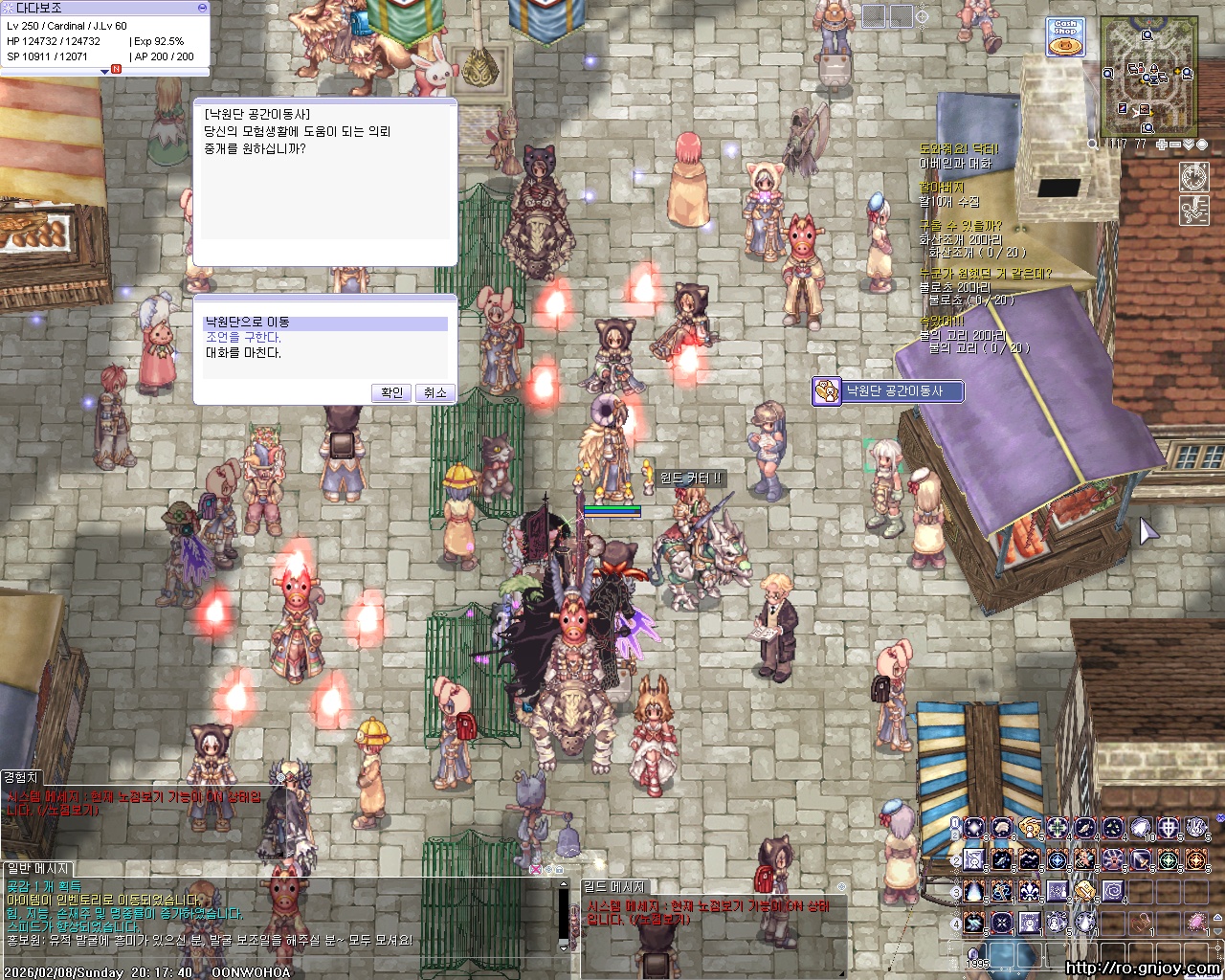Image resolution: width=1225 pixels, height=980 pixels.
Task: Open the Cash Shop
Action: tap(1065, 37)
